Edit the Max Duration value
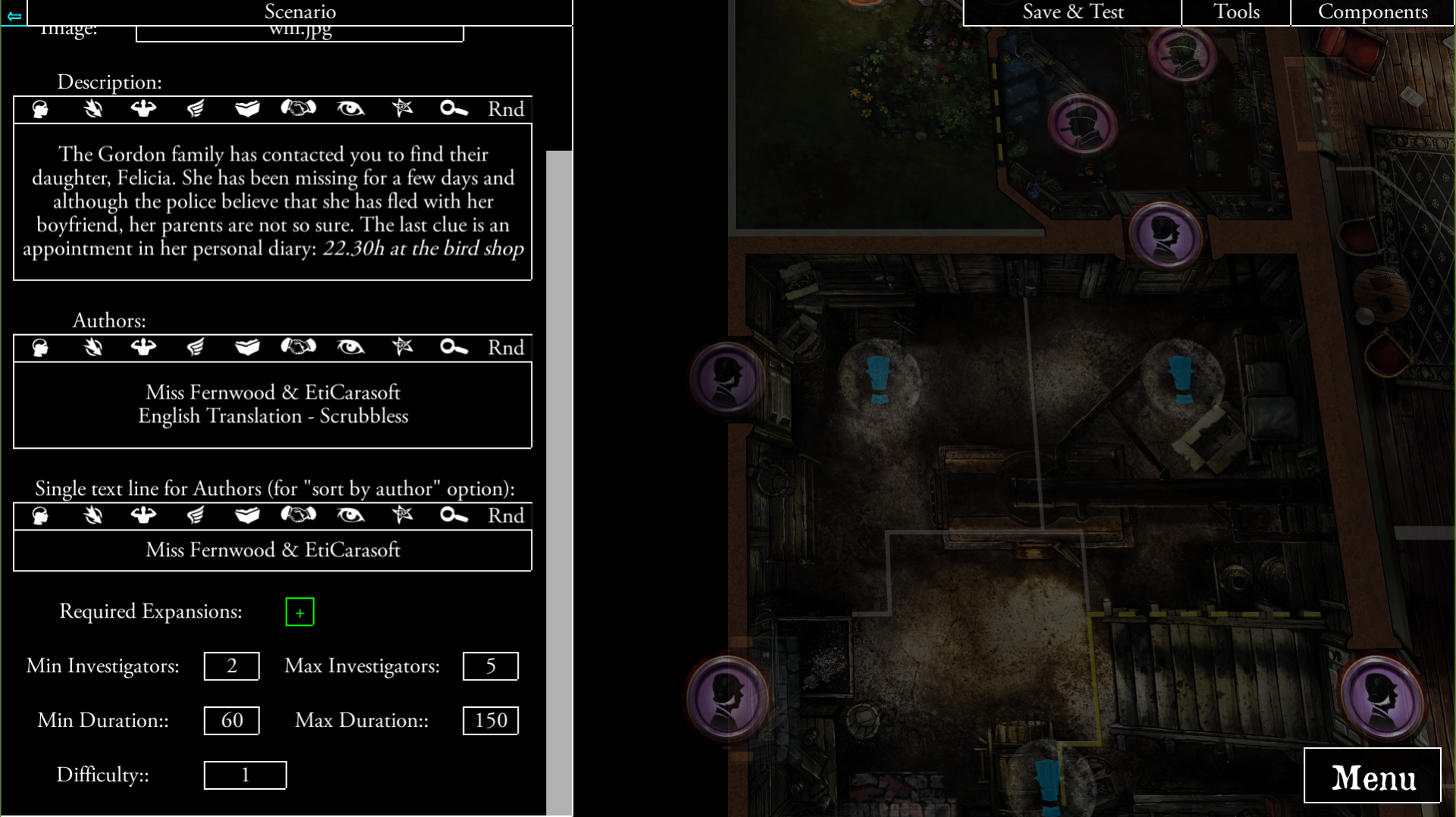1456x817 pixels. tap(490, 721)
